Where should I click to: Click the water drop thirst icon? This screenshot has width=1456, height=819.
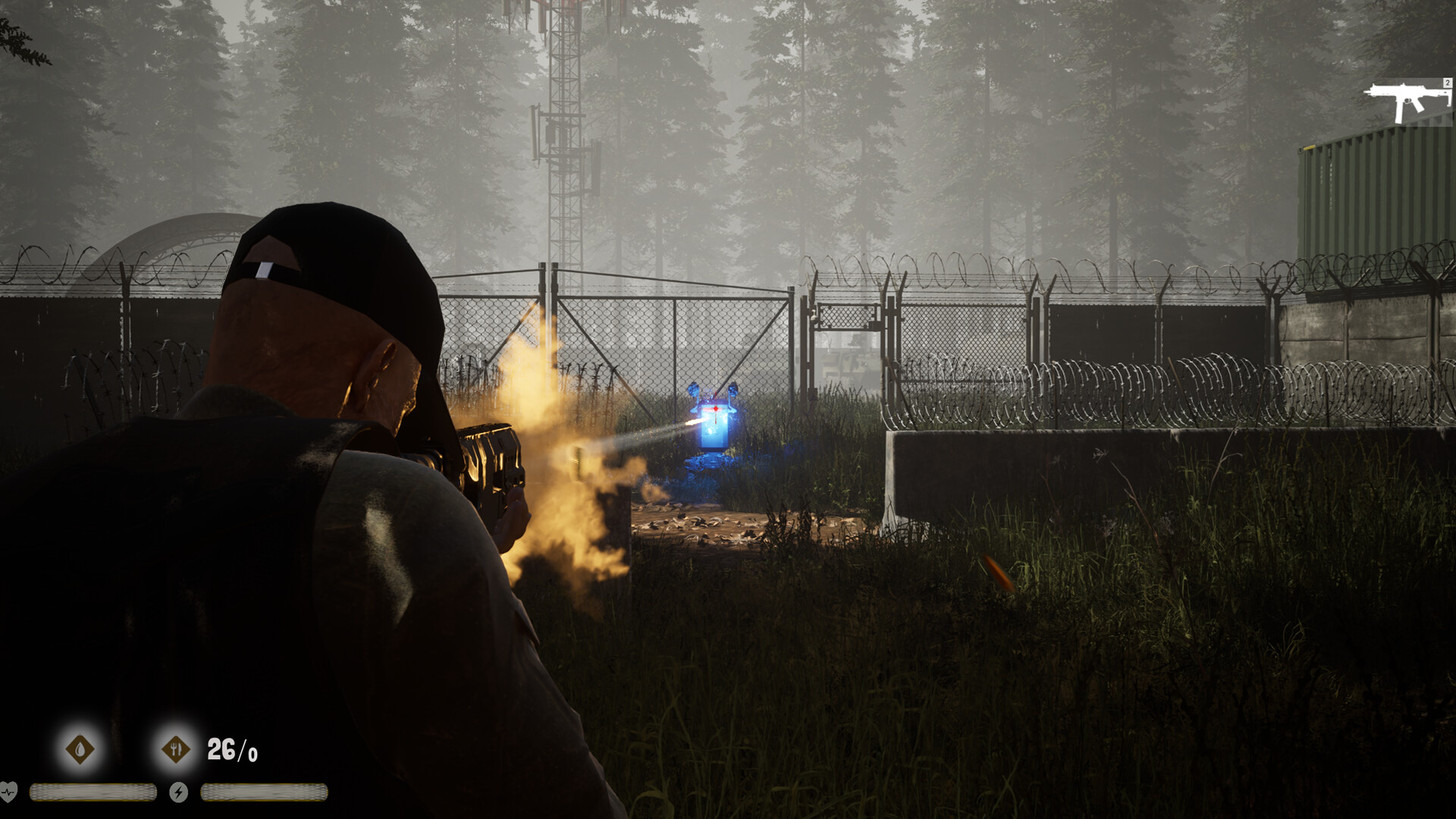click(80, 749)
